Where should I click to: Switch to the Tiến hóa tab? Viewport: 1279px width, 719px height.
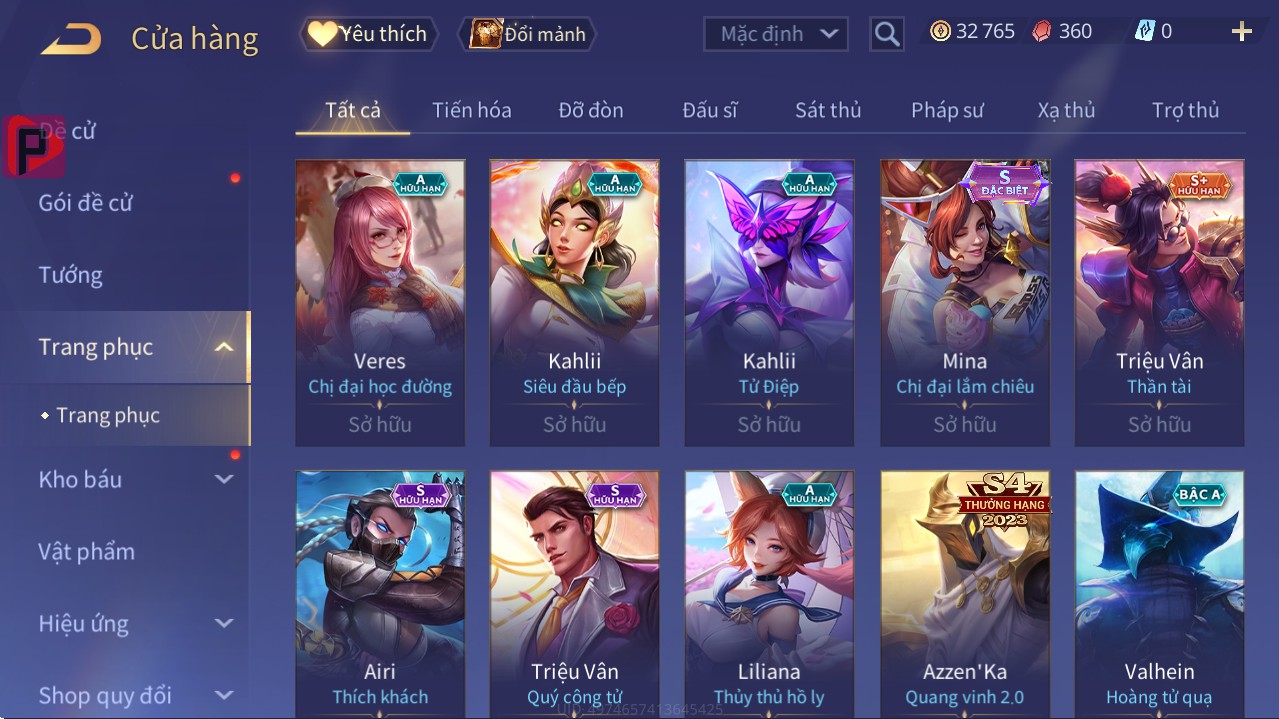tap(471, 110)
